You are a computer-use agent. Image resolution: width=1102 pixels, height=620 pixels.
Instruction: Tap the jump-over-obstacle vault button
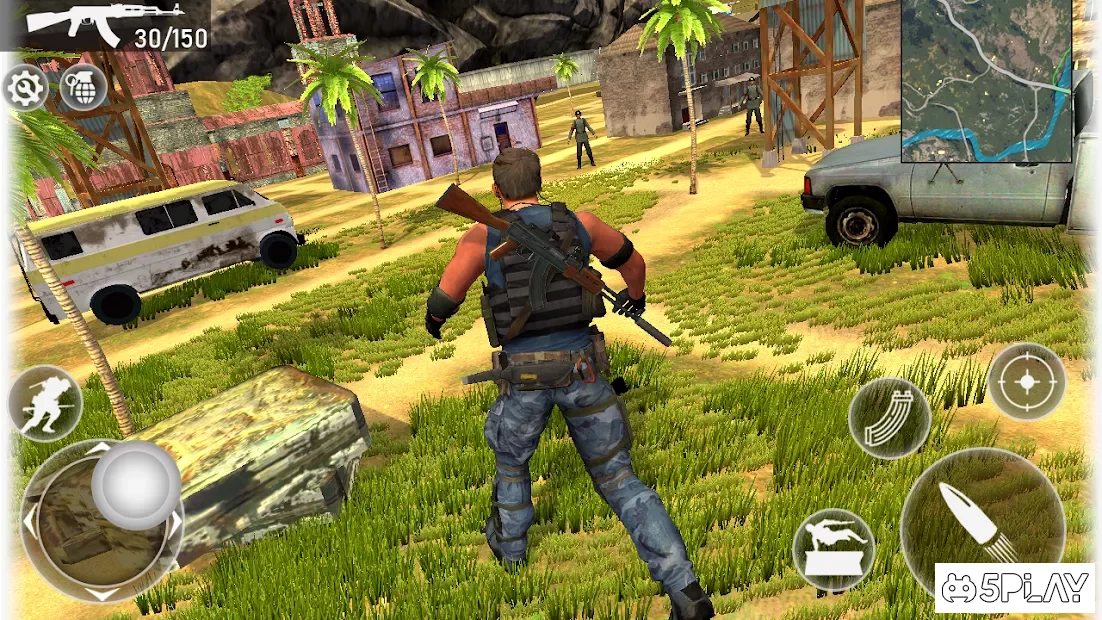833,550
